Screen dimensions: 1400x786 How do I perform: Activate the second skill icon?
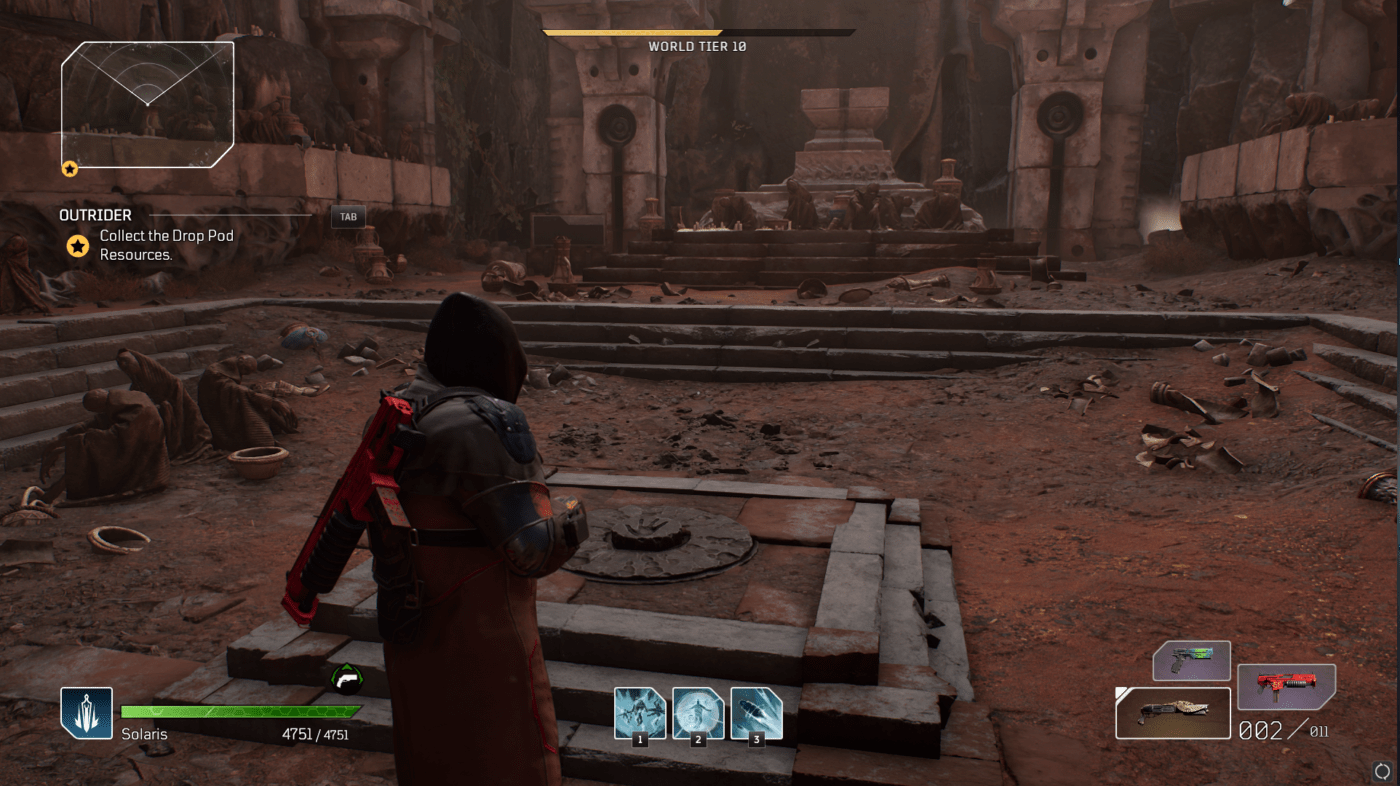698,714
